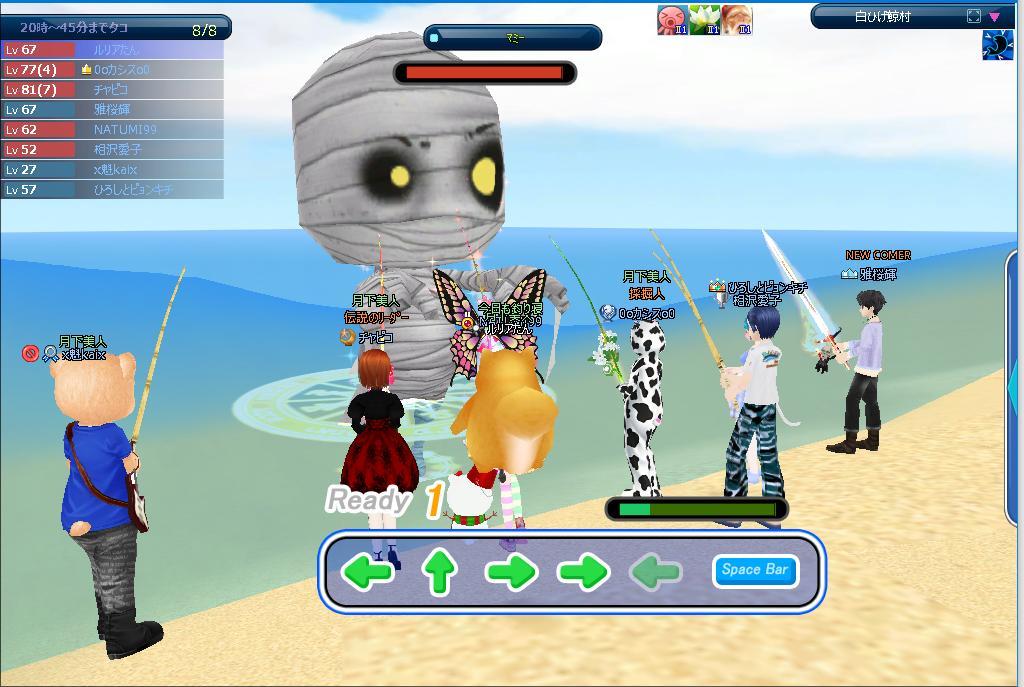Click the red-haired character buff icon
The image size is (1024, 687).
point(737,19)
